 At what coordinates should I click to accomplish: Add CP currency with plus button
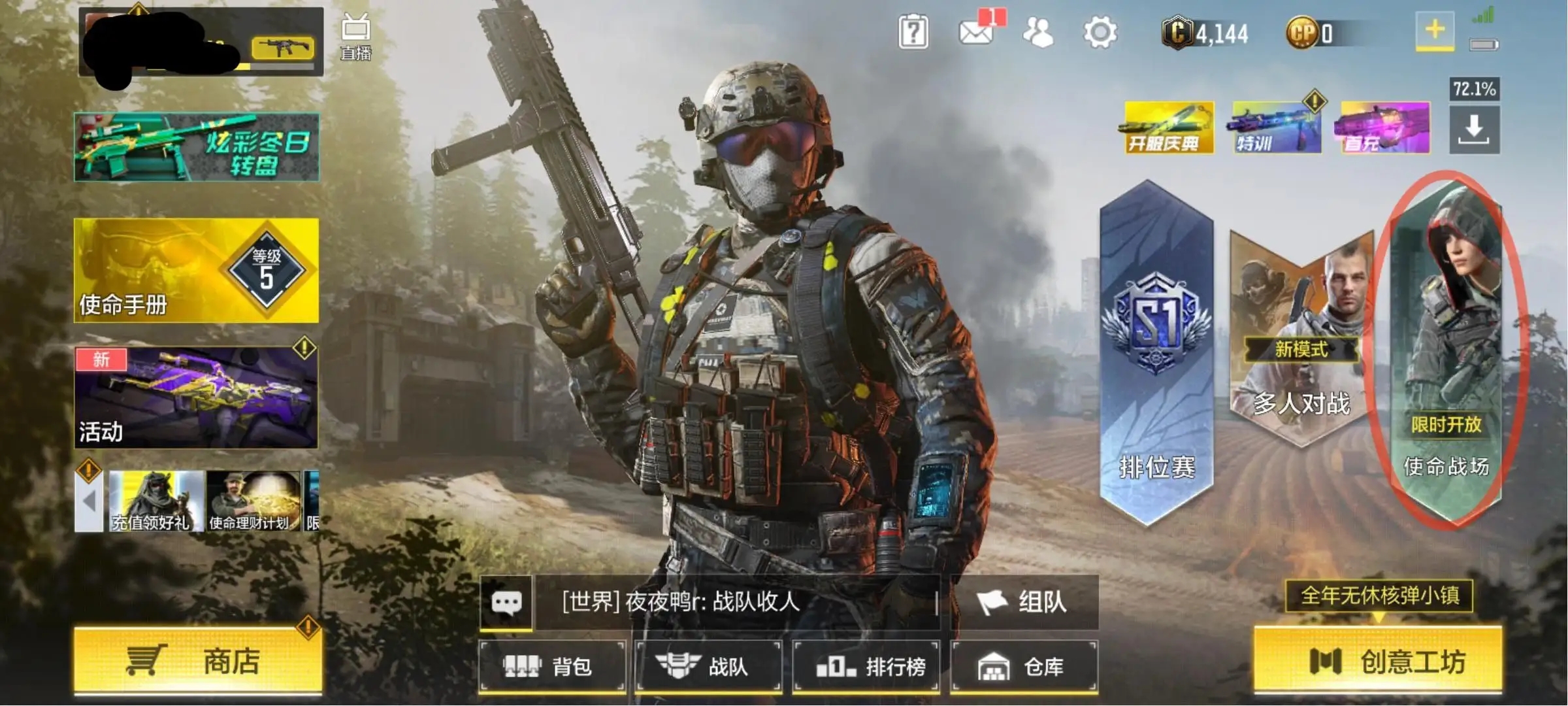point(1435,30)
